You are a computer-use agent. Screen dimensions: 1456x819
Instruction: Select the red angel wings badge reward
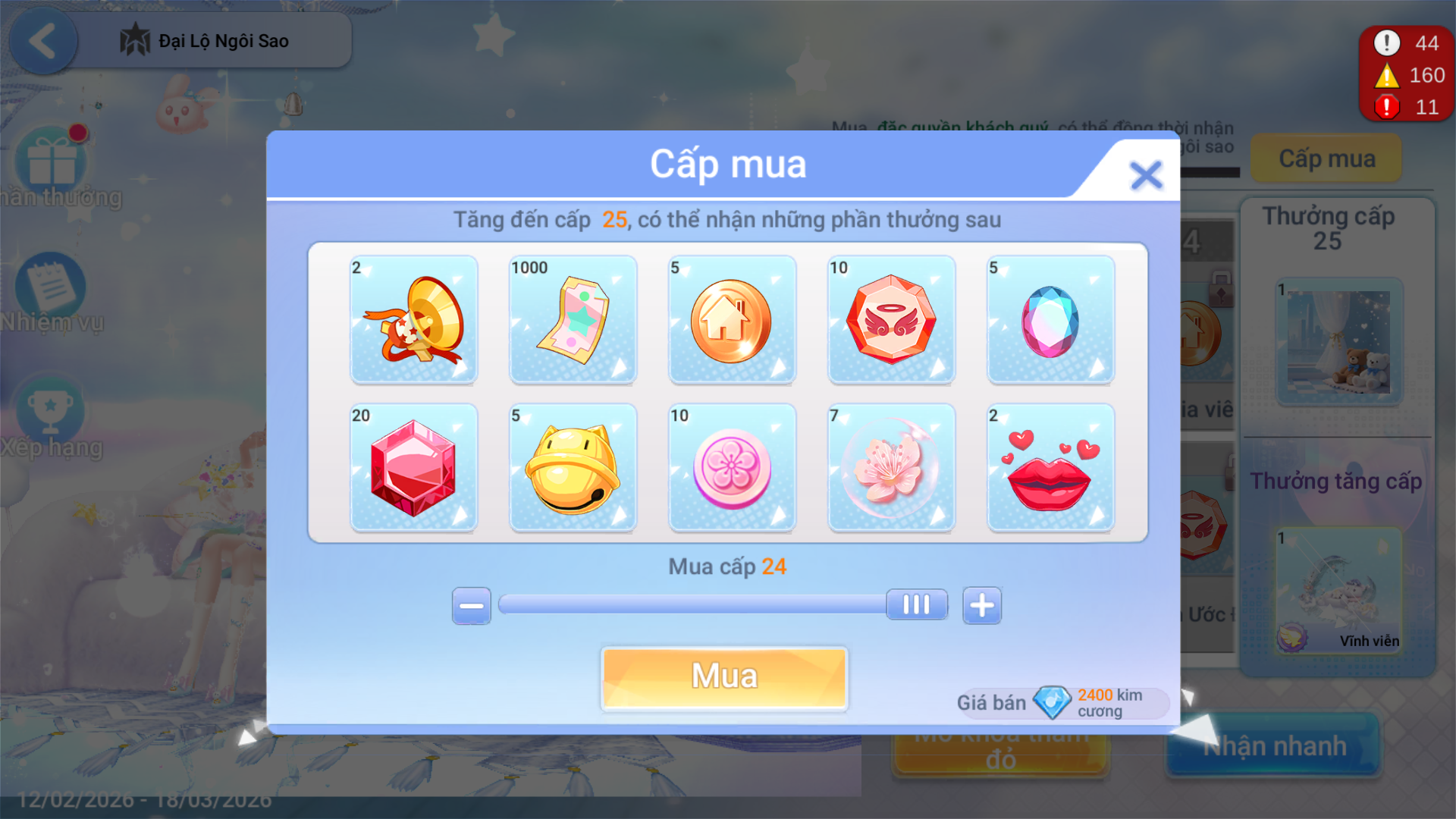click(891, 319)
